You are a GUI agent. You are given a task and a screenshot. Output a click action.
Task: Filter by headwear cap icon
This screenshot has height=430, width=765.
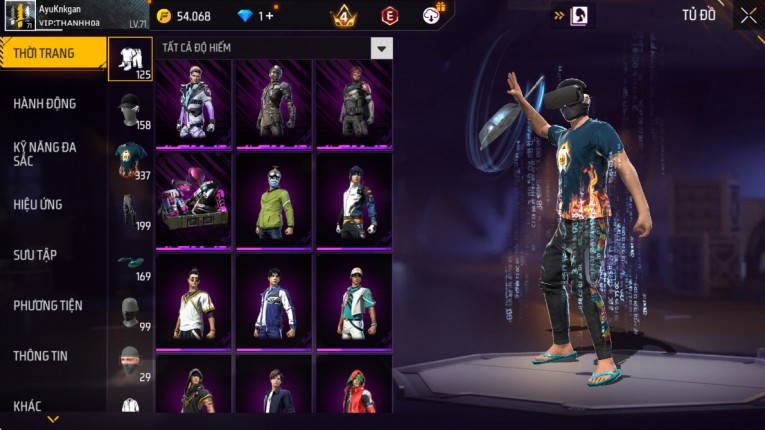point(130,110)
